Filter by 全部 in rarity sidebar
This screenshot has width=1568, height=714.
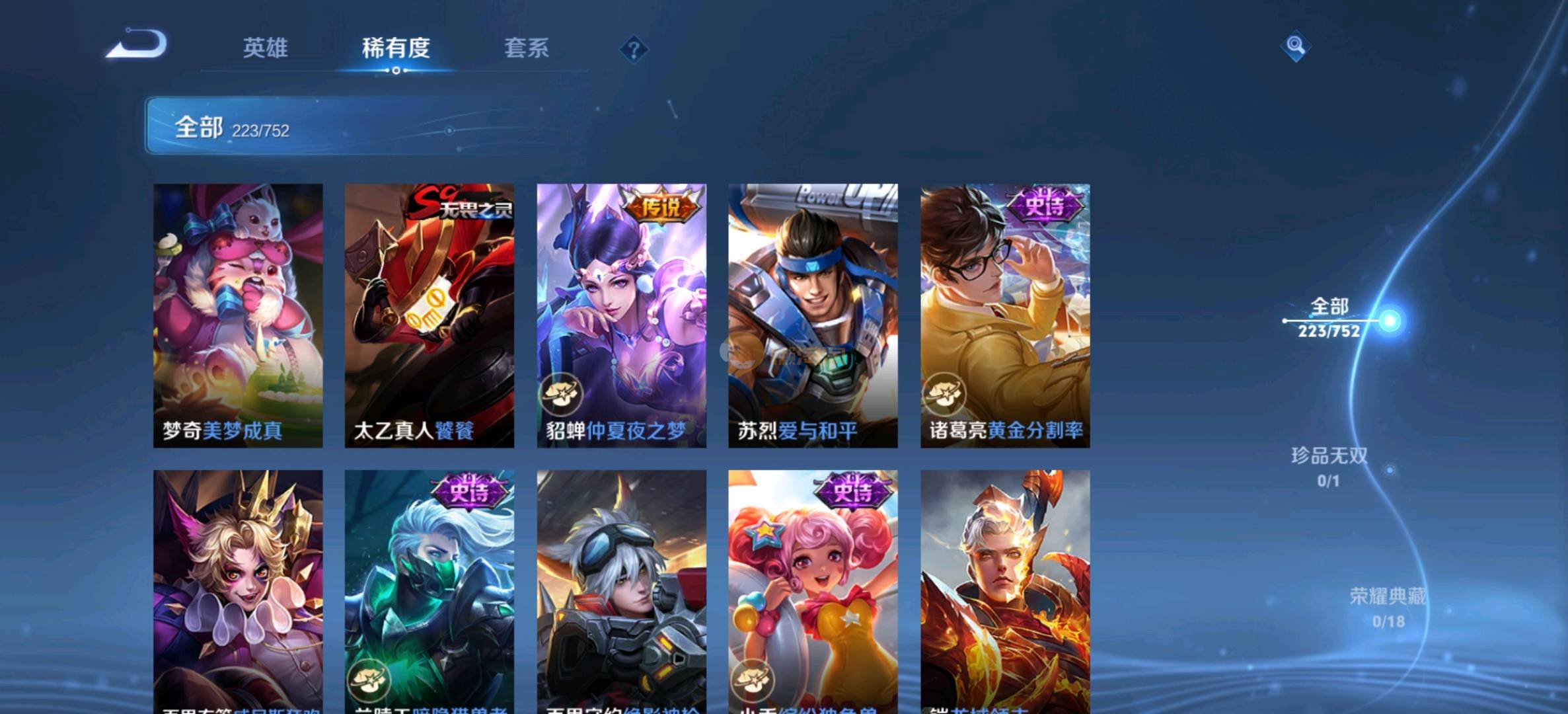[1329, 318]
